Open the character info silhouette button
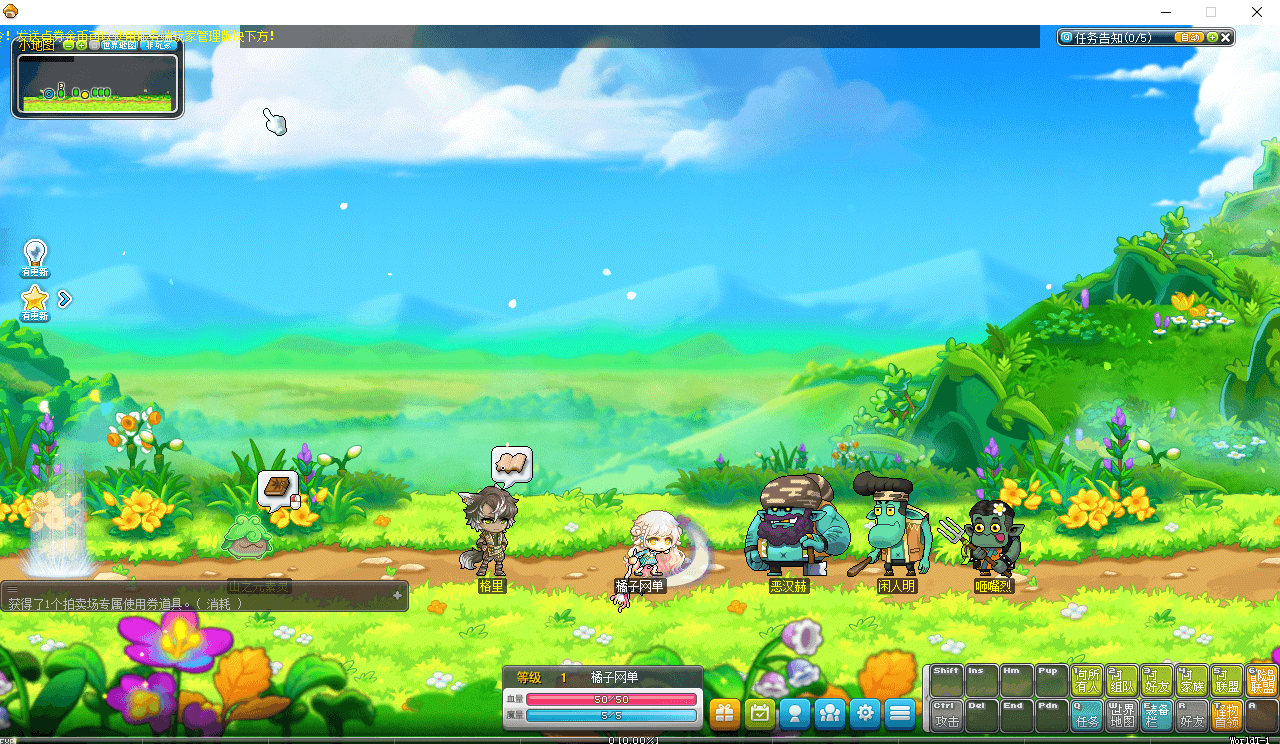This screenshot has width=1280, height=744. tap(795, 713)
